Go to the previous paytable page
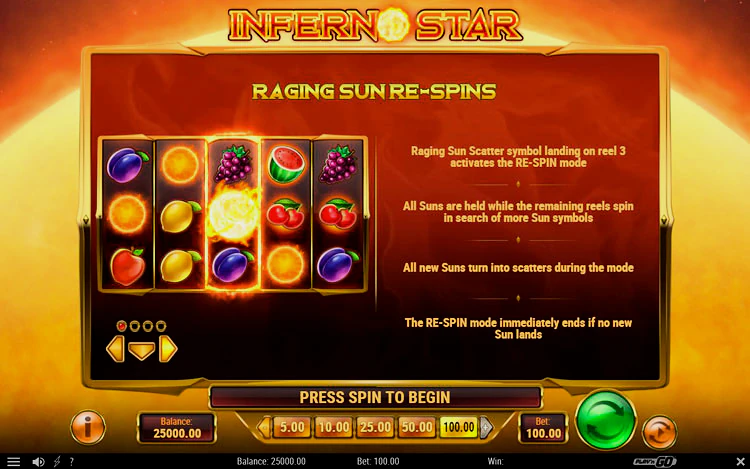The width and height of the screenshot is (750, 469). click(x=115, y=349)
